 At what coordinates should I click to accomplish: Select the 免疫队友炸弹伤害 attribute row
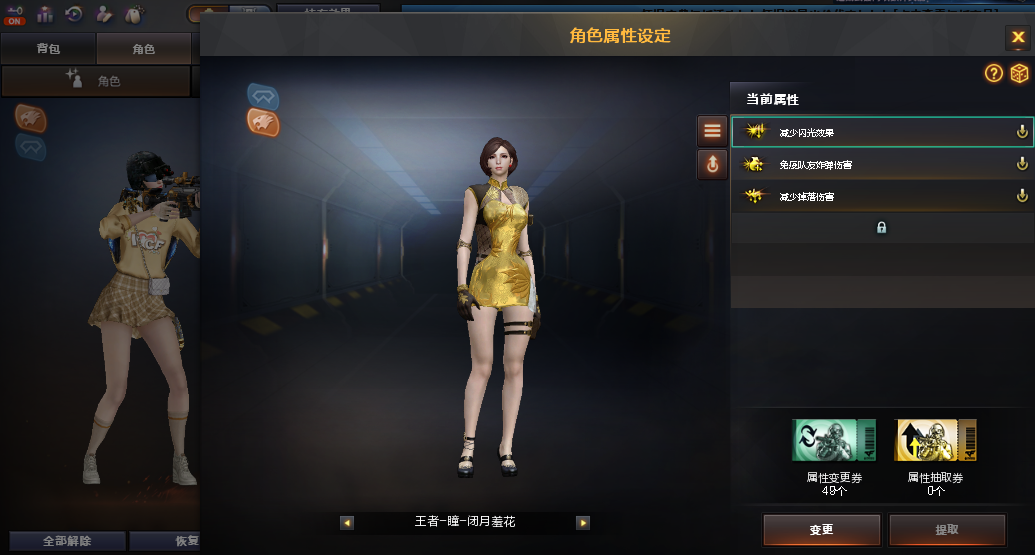[x=881, y=164]
